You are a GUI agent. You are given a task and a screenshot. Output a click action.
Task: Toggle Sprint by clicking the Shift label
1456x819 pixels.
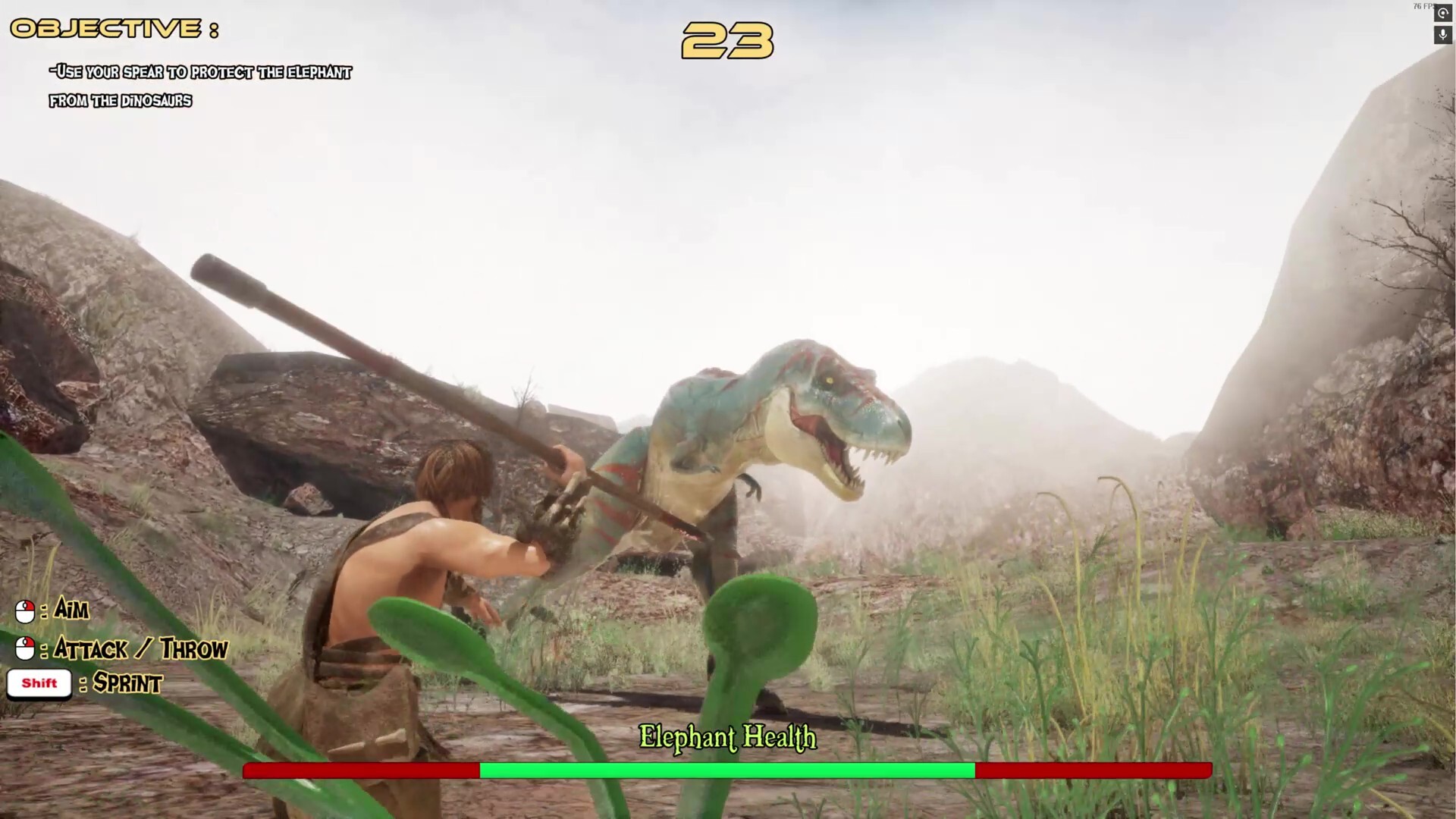pyautogui.click(x=39, y=682)
